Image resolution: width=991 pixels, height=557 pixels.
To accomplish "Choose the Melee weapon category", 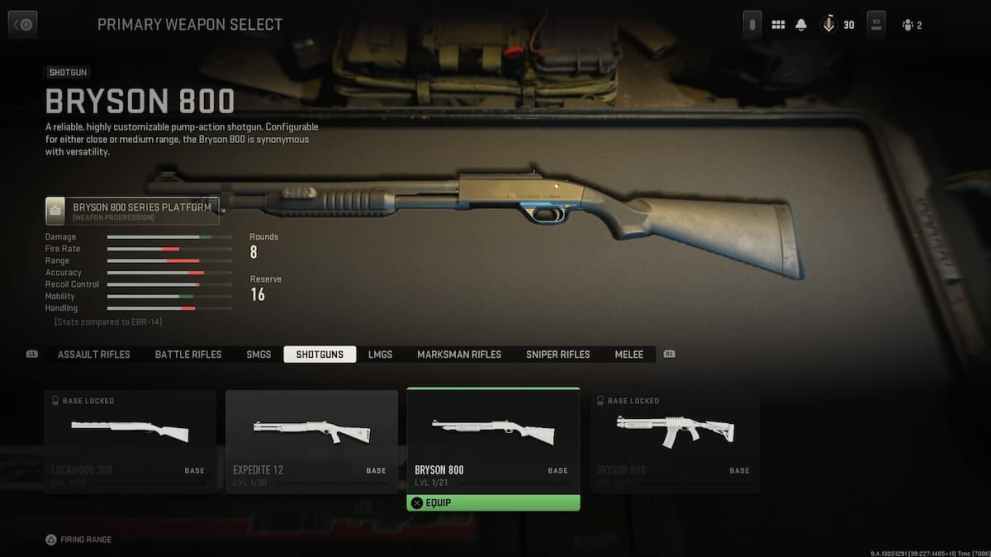I will pyautogui.click(x=629, y=355).
